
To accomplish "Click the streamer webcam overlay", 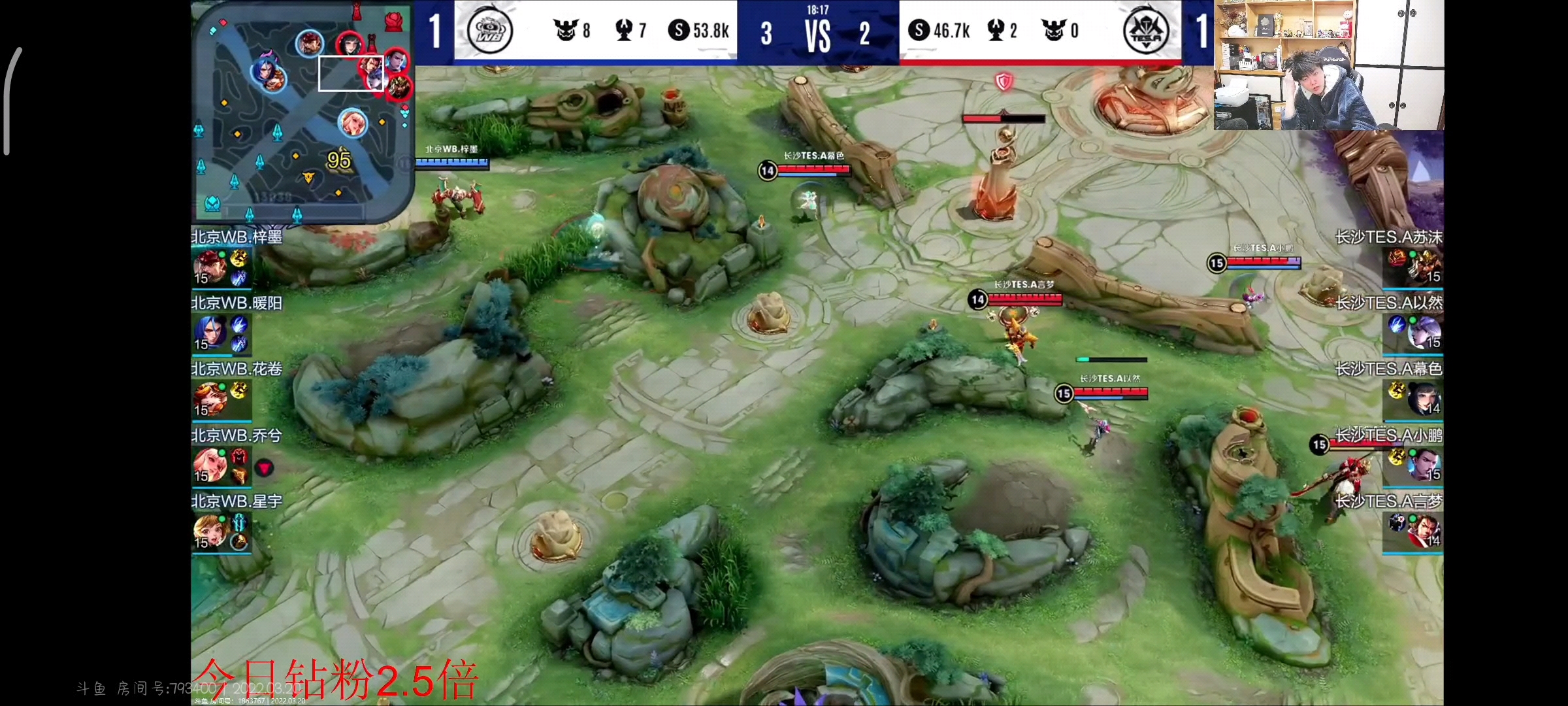I will point(1328,65).
